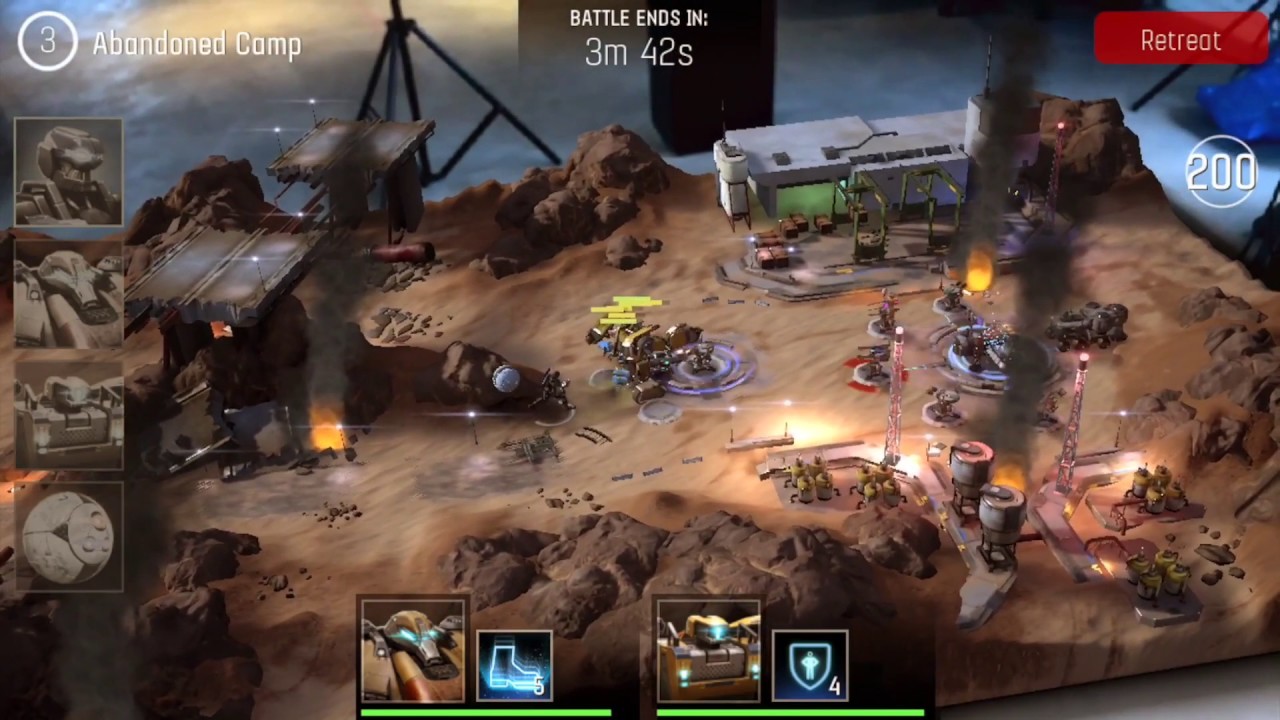Select the active gold winged mech portrait

point(413,651)
